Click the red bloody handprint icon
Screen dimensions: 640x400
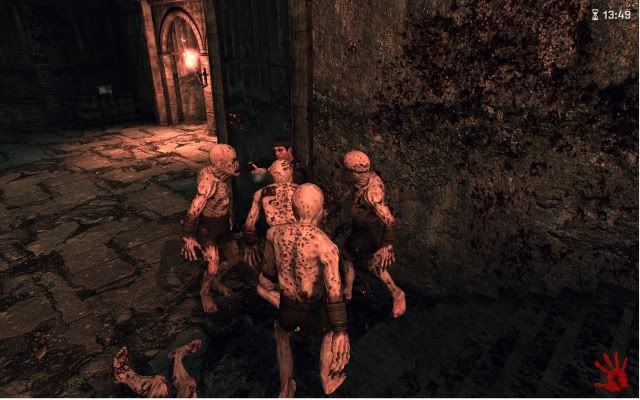pyautogui.click(x=610, y=372)
